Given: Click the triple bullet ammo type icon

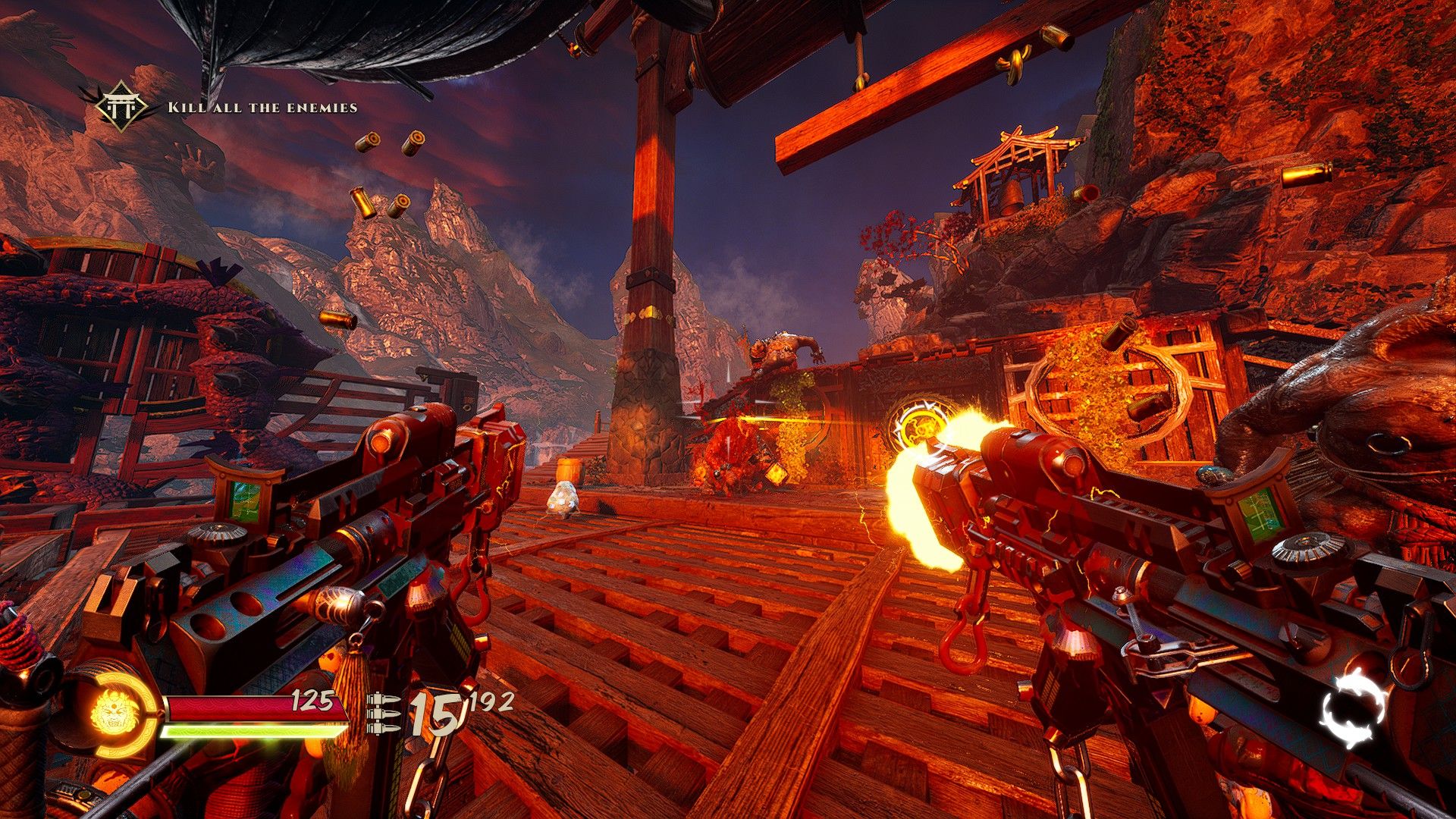Looking at the screenshot, I should [x=384, y=714].
